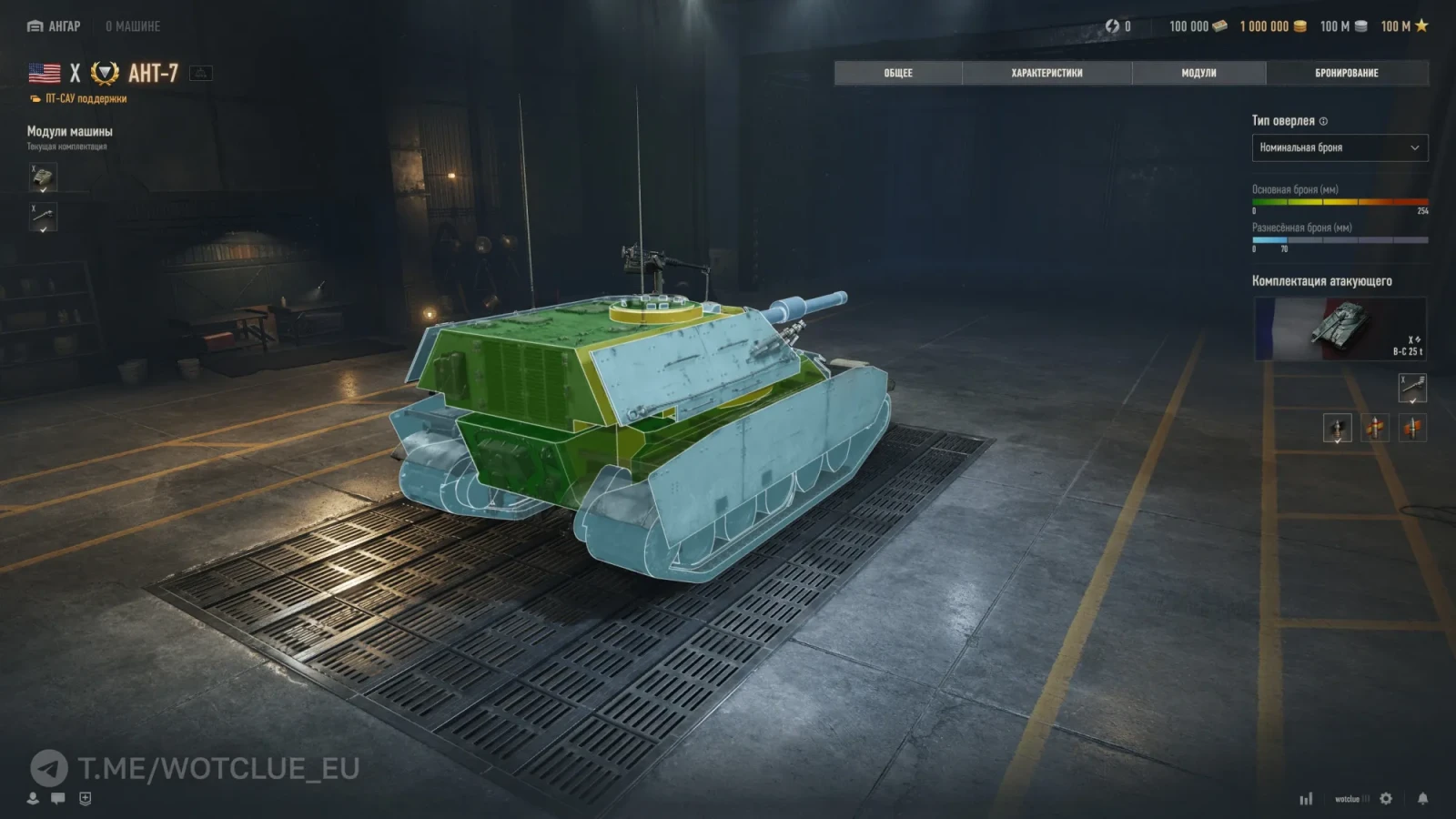Switch to the Общее tab
This screenshot has height=819, width=1456.
[897, 73]
